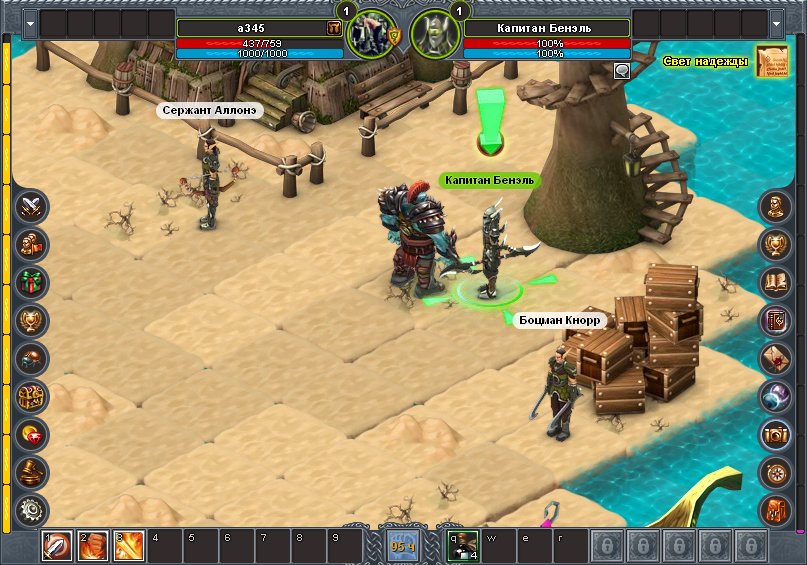Viewport: 807px width, 565px height.
Task: Open the crossed swords battle menu
Action: (x=33, y=208)
